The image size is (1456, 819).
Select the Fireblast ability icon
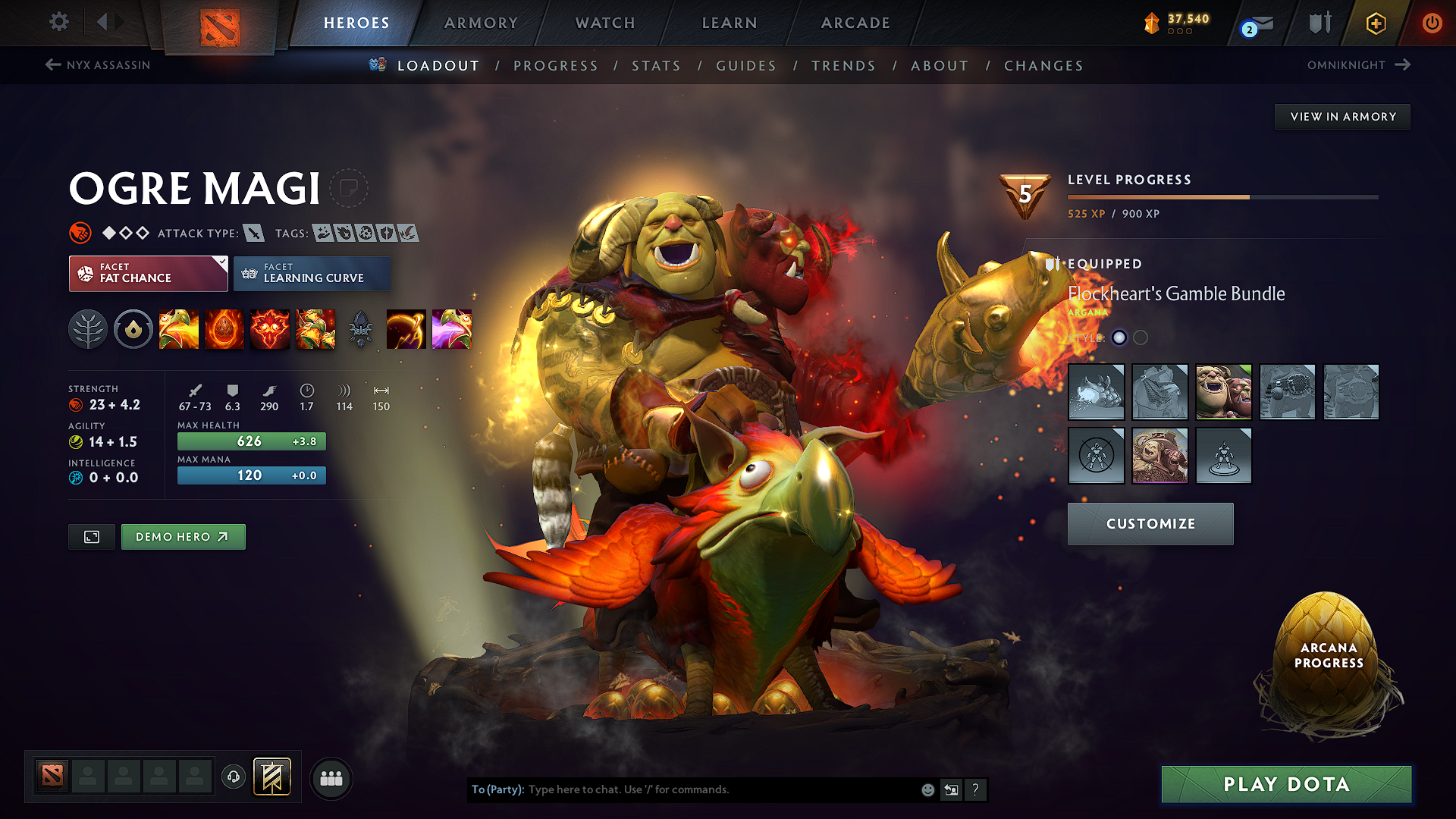[179, 329]
